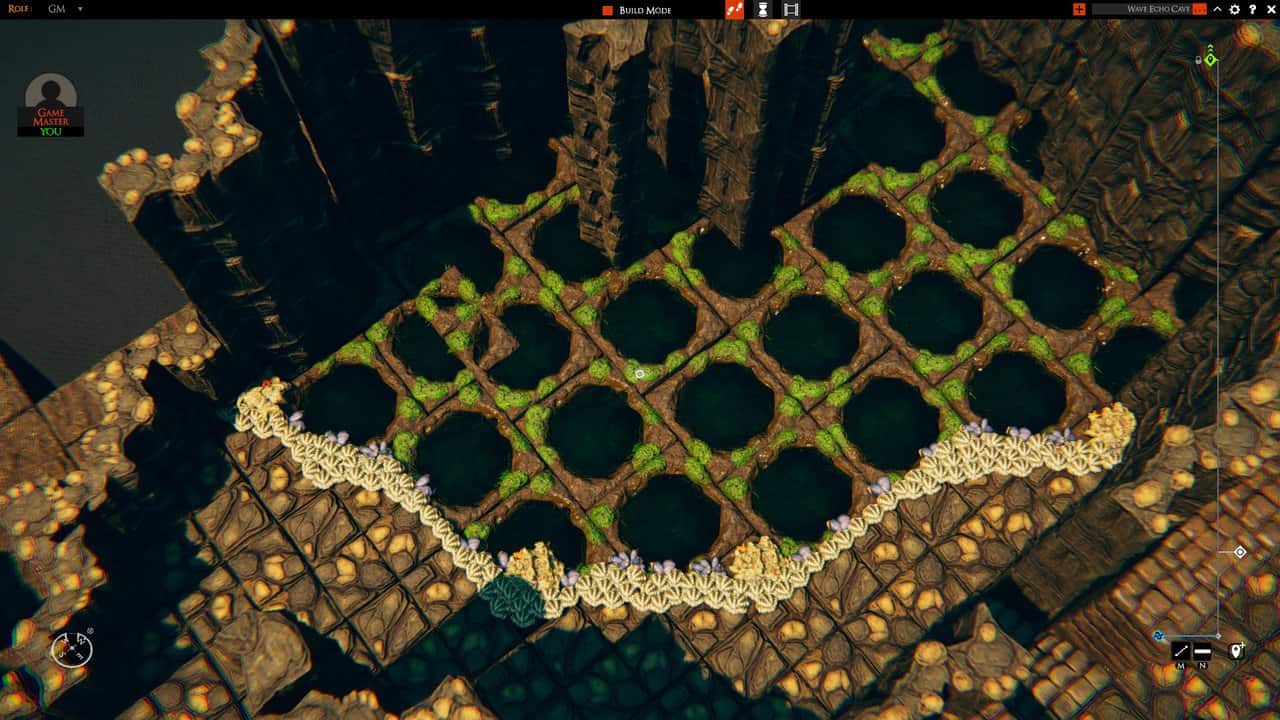Open the film strip cutscene mode

point(791,10)
